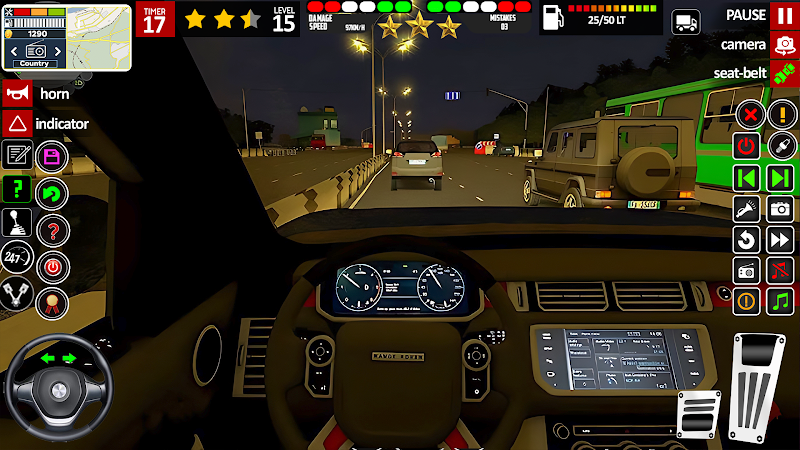
Task: Toggle the flashlight headlights icon
Action: pyautogui.click(x=747, y=209)
